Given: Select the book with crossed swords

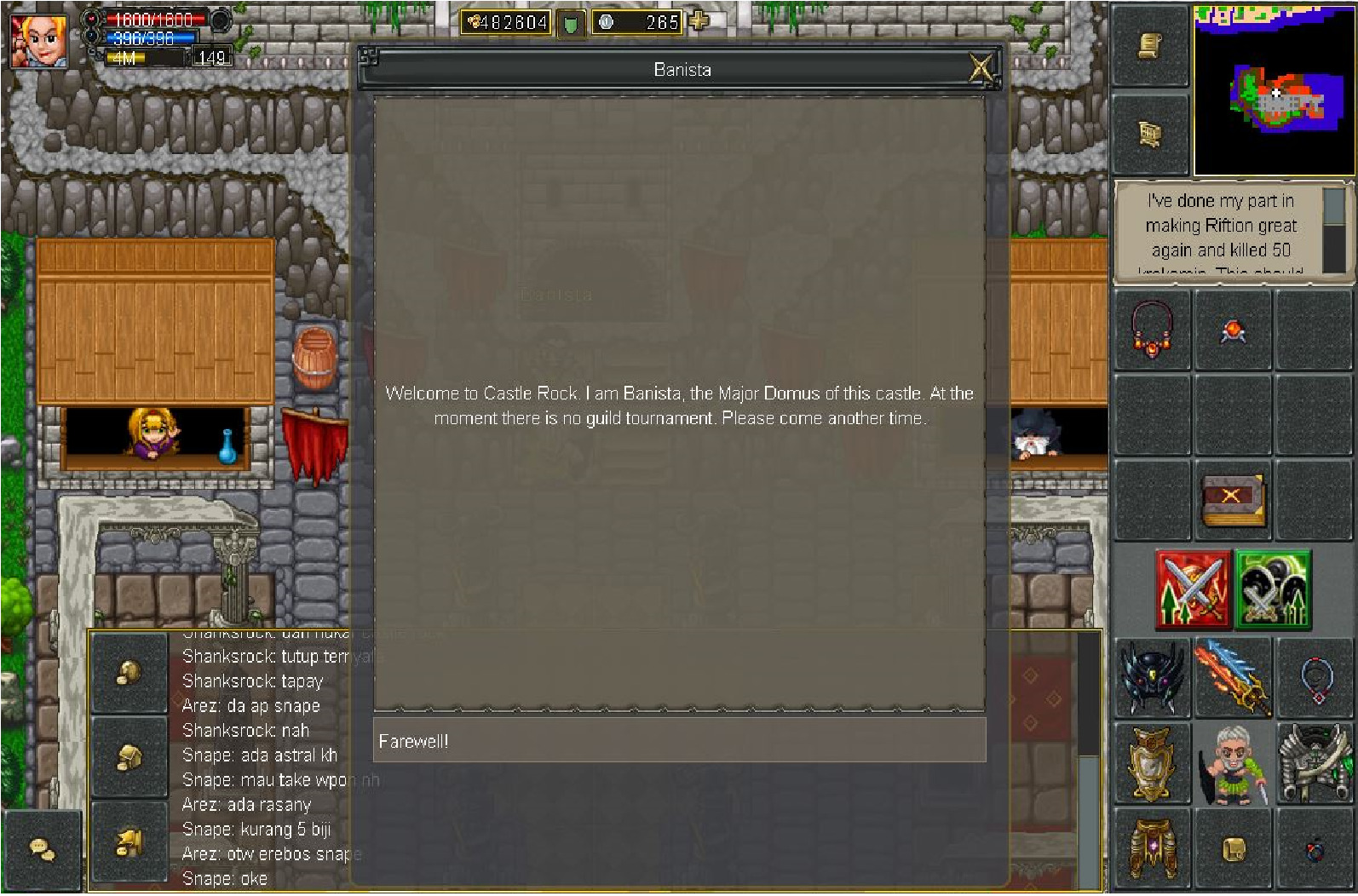Looking at the screenshot, I should pyautogui.click(x=1232, y=500).
